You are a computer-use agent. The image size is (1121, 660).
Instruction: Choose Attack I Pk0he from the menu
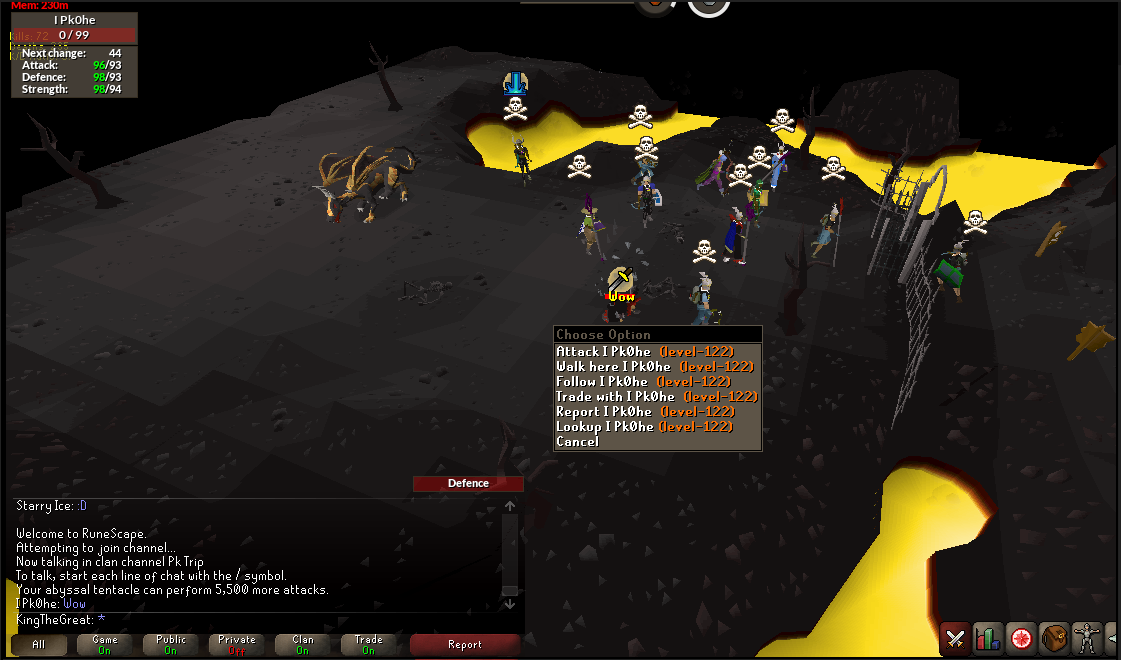point(645,351)
